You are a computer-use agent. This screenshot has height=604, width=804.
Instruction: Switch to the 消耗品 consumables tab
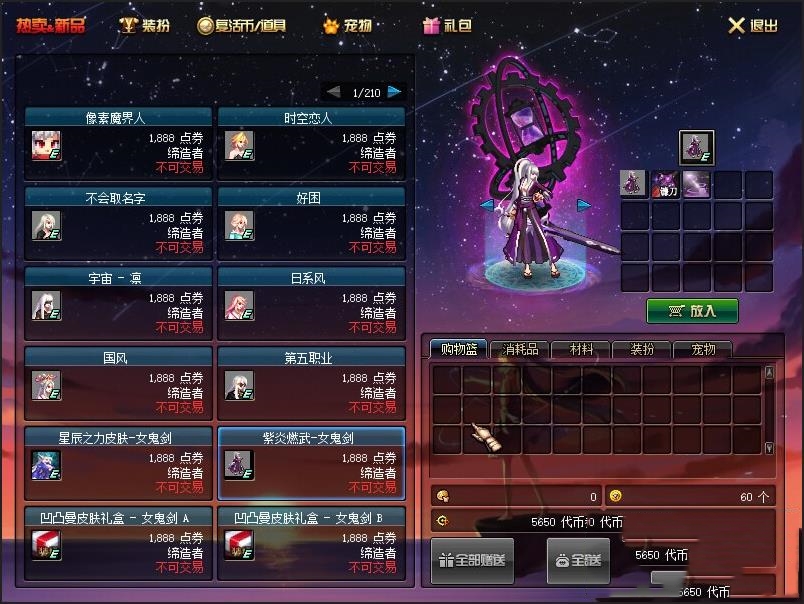click(520, 349)
